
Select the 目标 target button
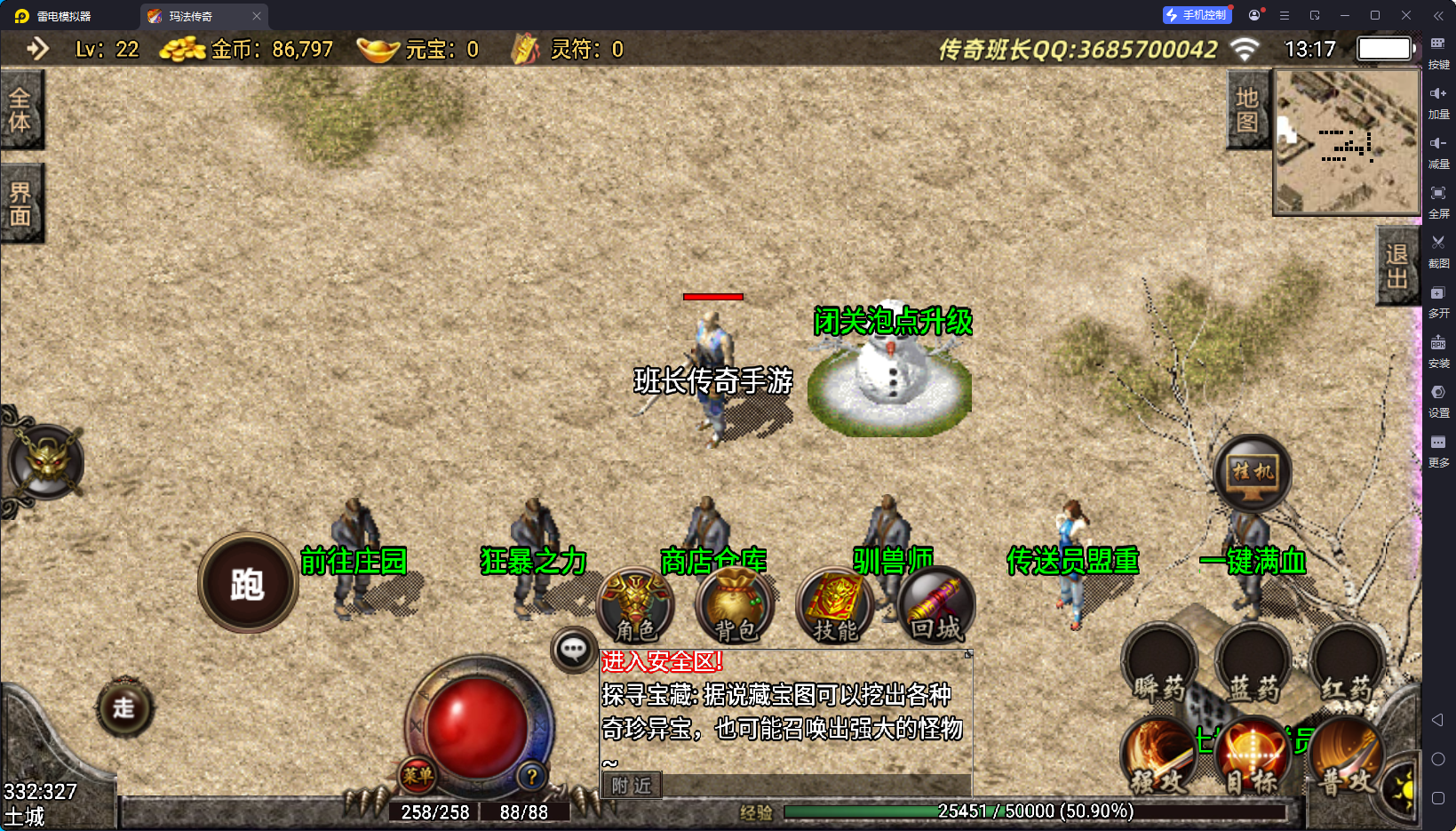tap(1253, 757)
